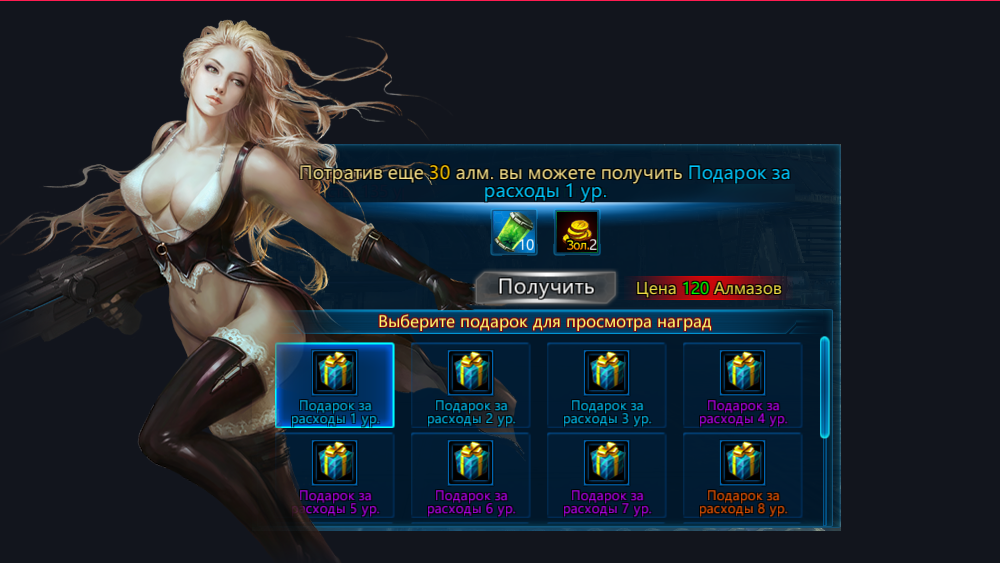Inspect the gold coins reward icon
Image resolution: width=1000 pixels, height=563 pixels.
tap(577, 232)
